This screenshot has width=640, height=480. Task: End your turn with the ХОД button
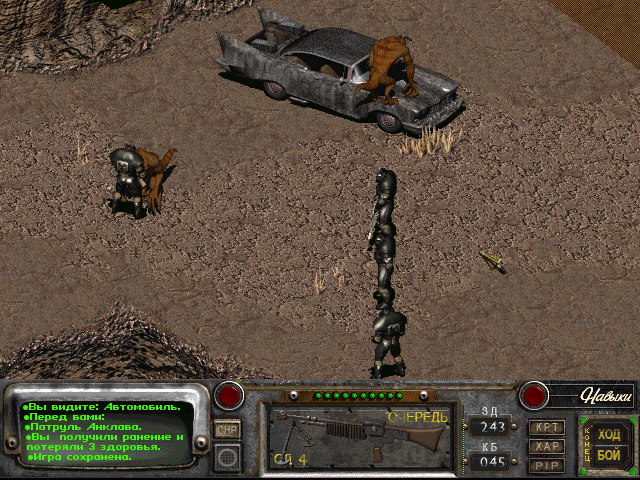[x=608, y=434]
